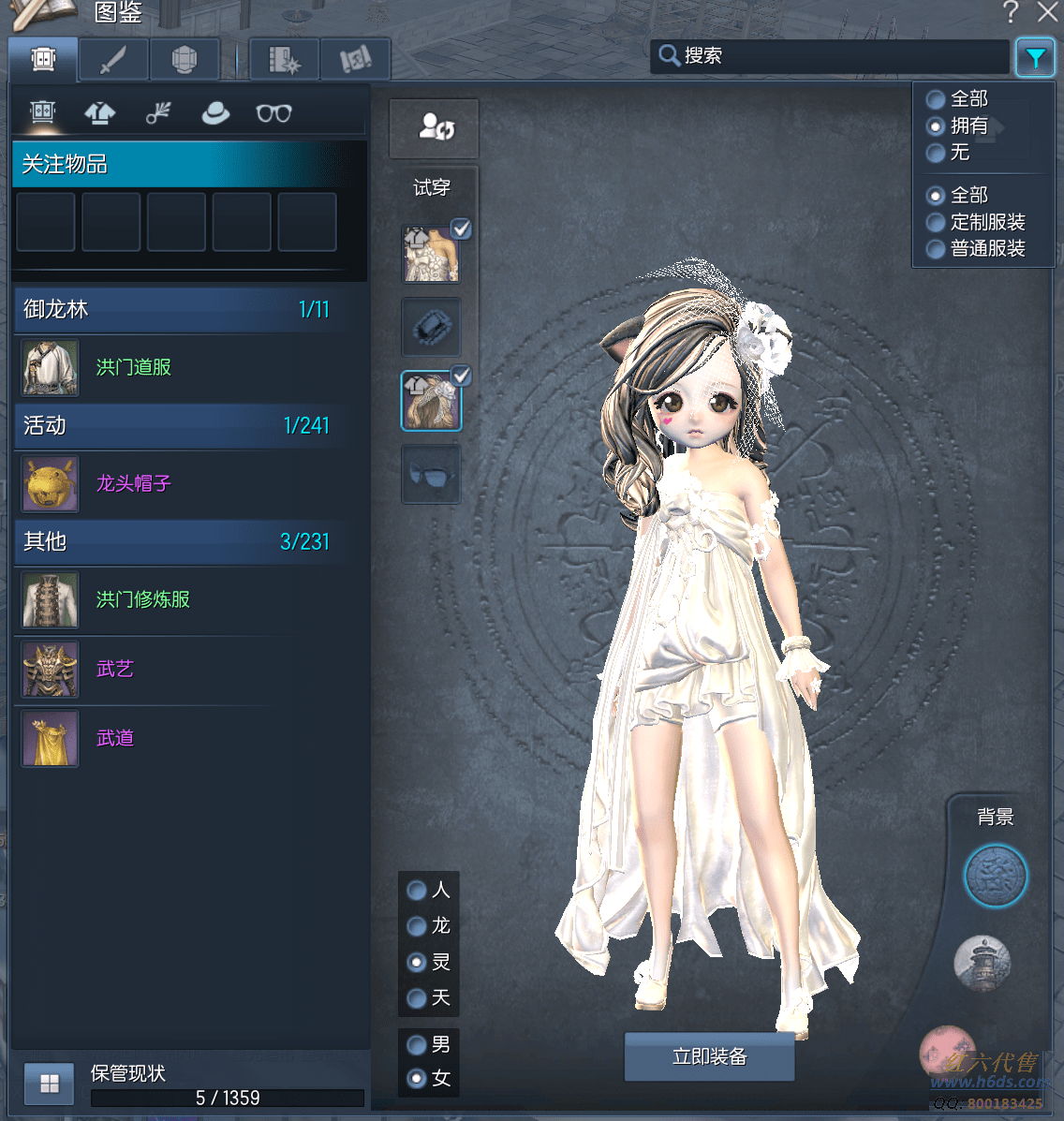
Task: Choose the 普通服装 filter
Action: tap(936, 249)
